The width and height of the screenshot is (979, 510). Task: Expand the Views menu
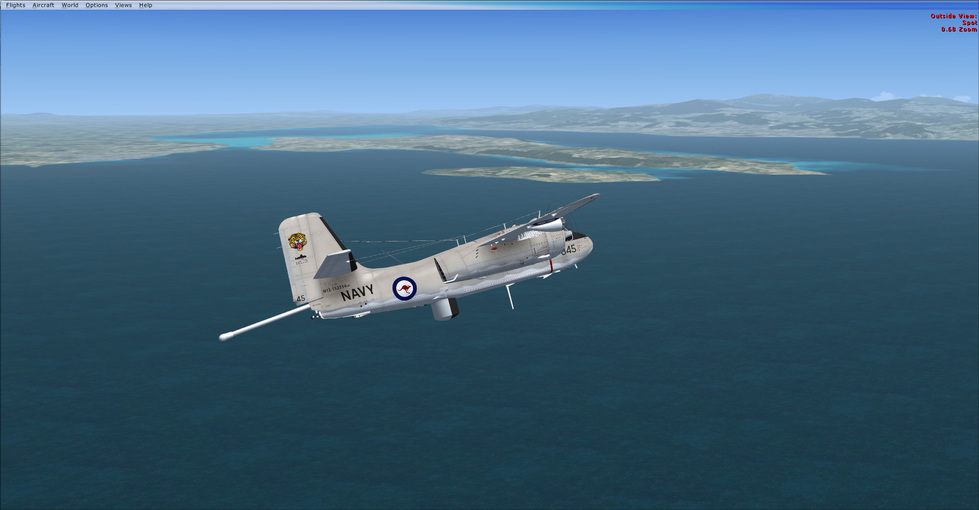(123, 5)
